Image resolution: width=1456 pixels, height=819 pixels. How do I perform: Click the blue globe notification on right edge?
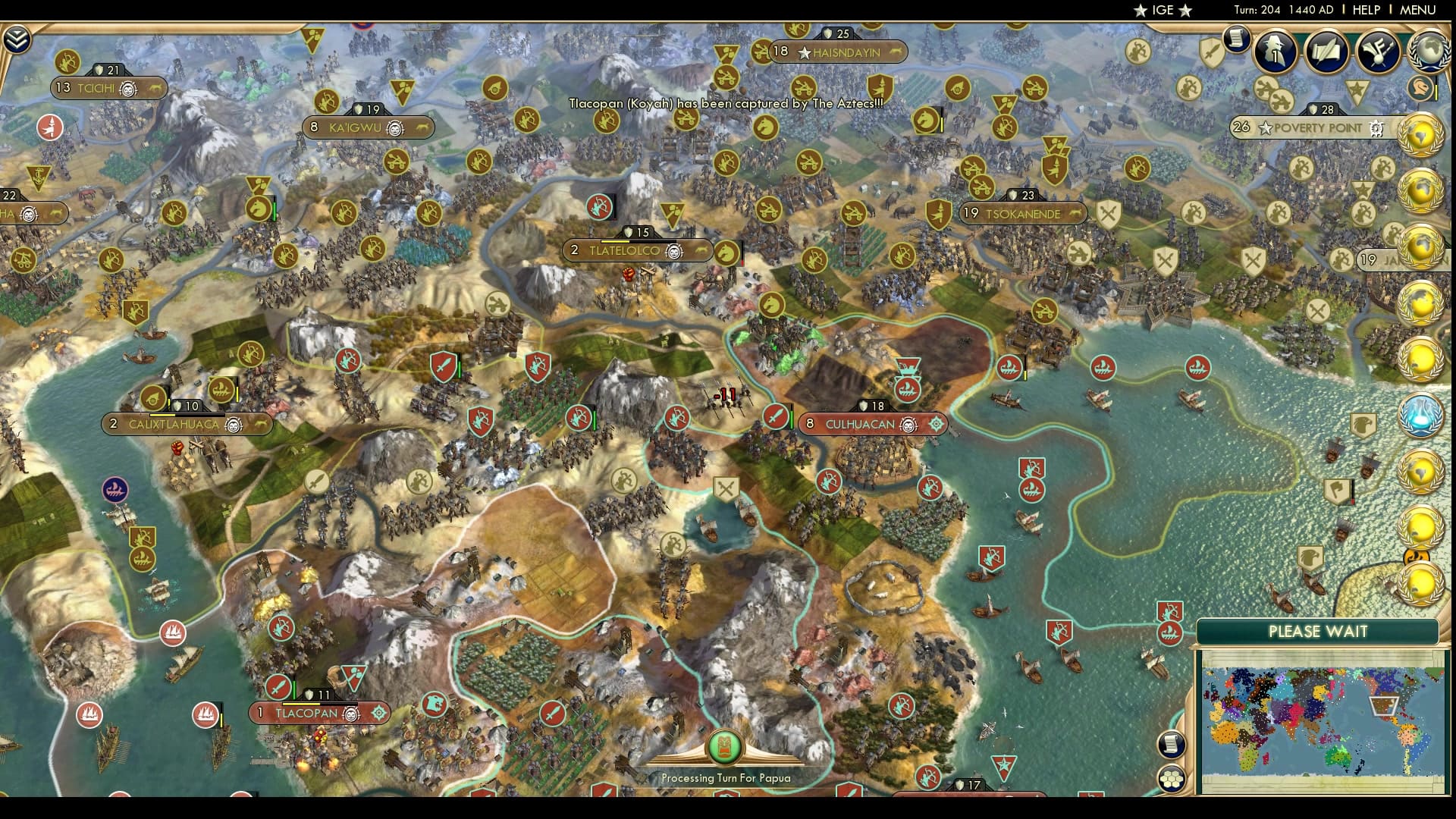pos(1421,415)
